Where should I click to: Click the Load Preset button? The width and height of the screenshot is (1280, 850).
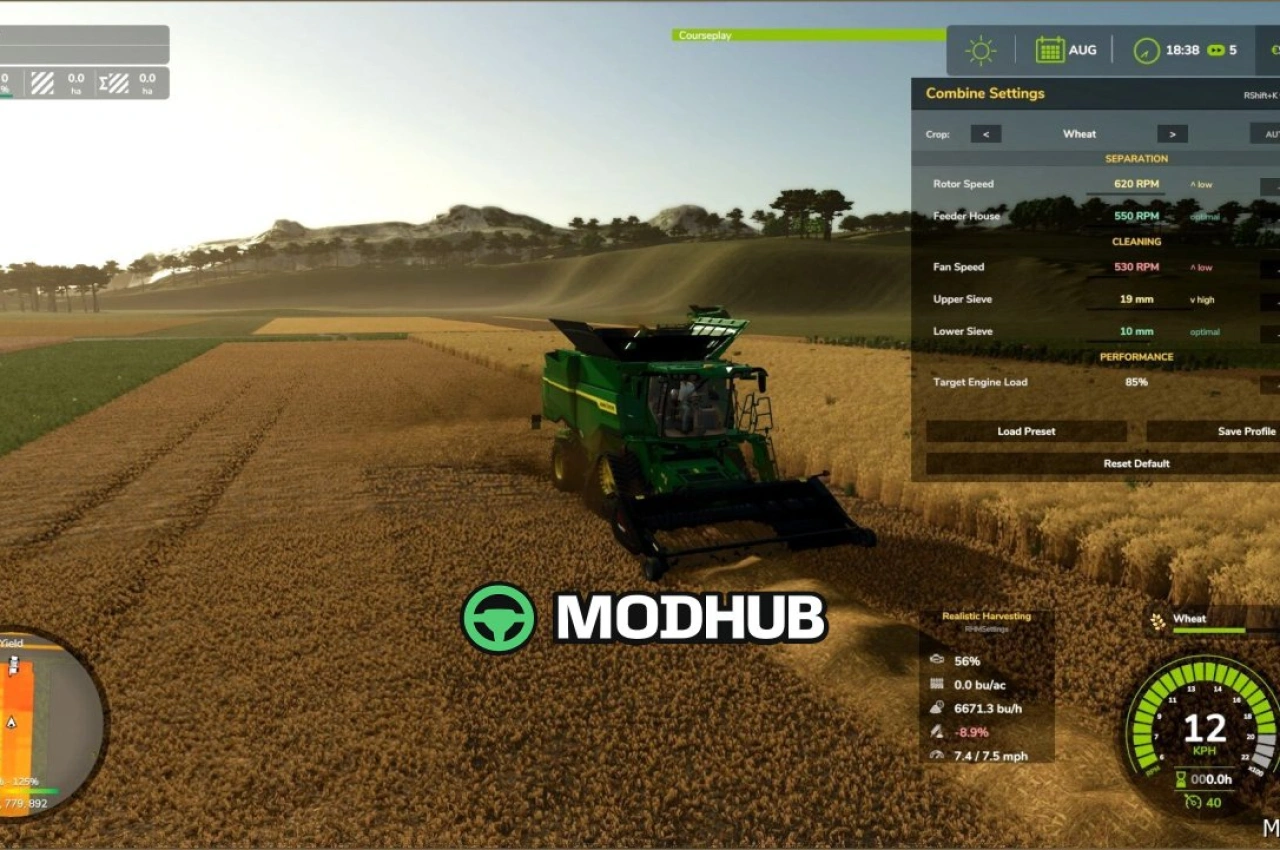[x=1026, y=431]
